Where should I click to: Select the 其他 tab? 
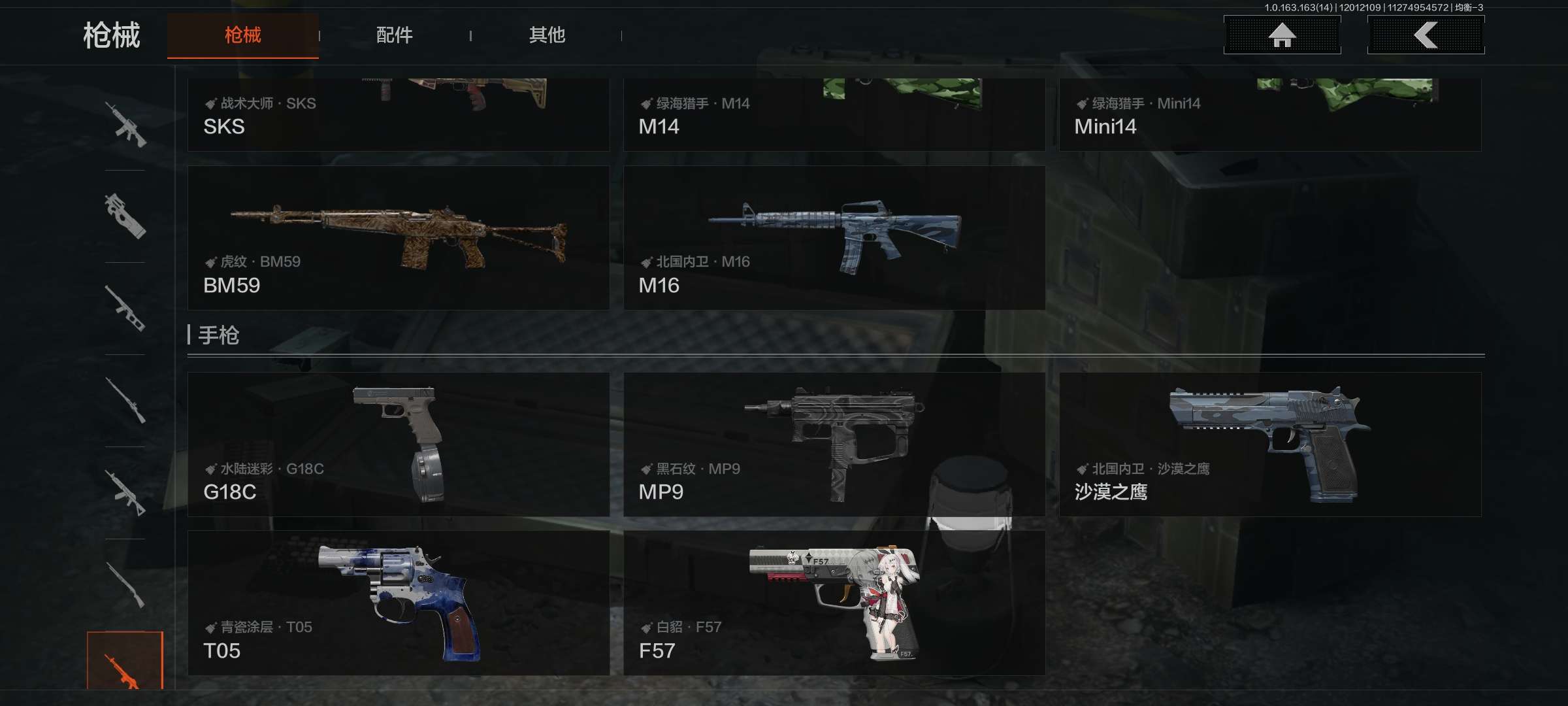point(547,35)
